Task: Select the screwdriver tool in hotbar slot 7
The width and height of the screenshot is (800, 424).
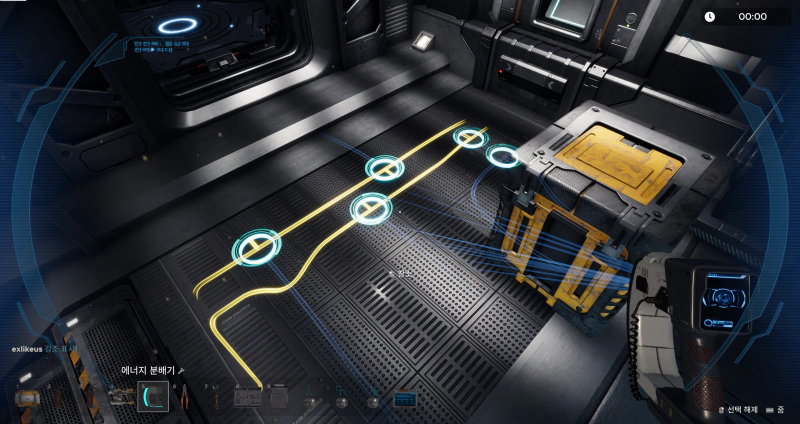Action: pyautogui.click(x=217, y=398)
